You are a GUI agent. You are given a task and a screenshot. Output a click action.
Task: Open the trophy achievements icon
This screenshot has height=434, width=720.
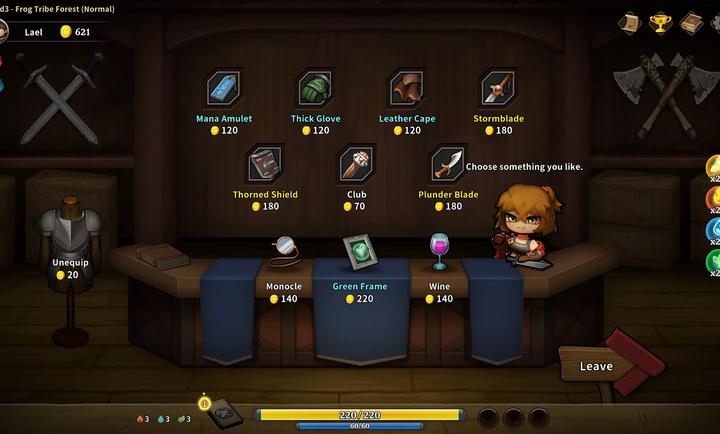coord(660,22)
